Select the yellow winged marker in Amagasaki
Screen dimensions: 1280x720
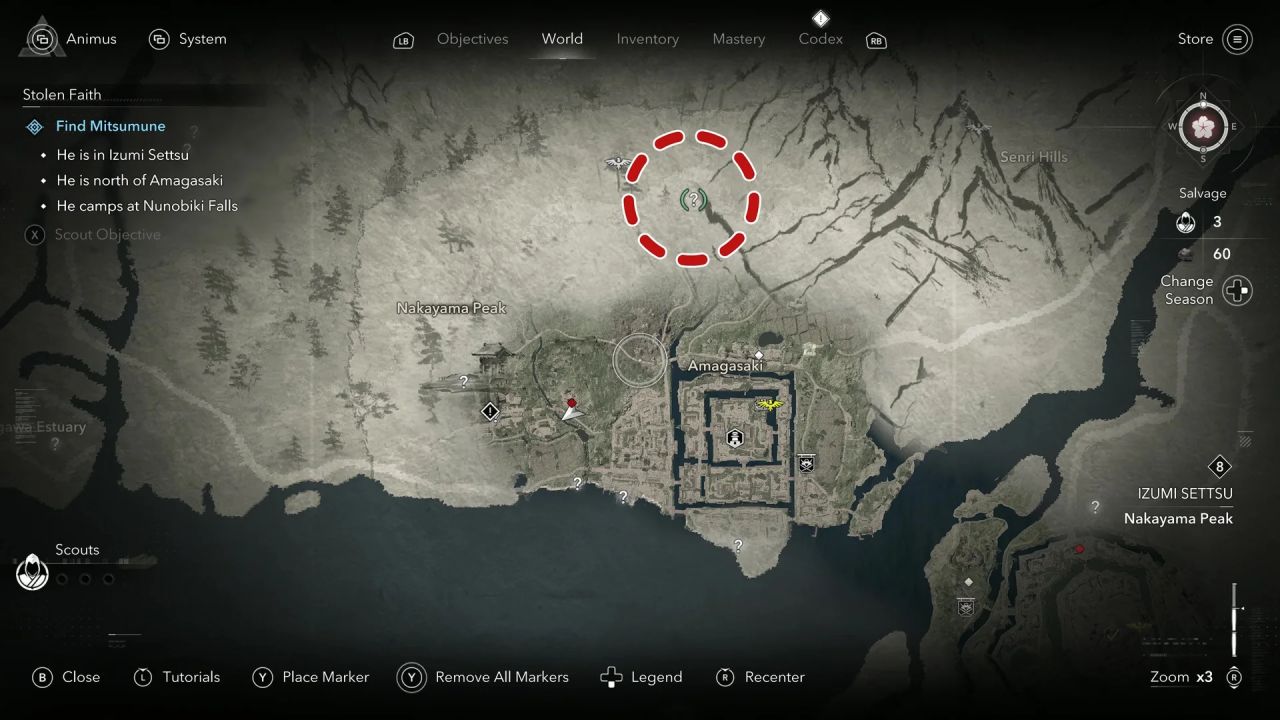pos(768,404)
